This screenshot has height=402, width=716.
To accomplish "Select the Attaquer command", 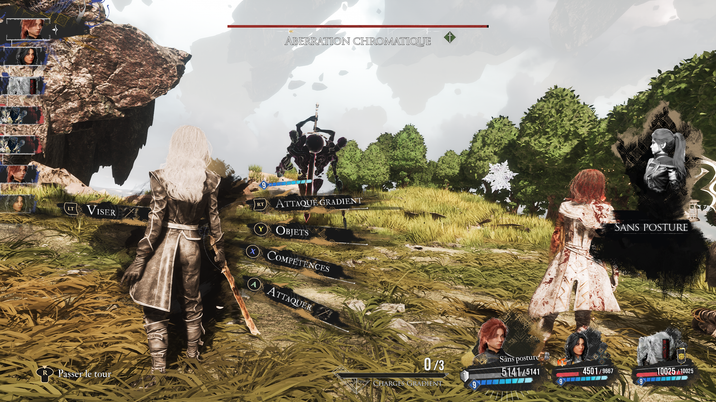I will point(288,297).
